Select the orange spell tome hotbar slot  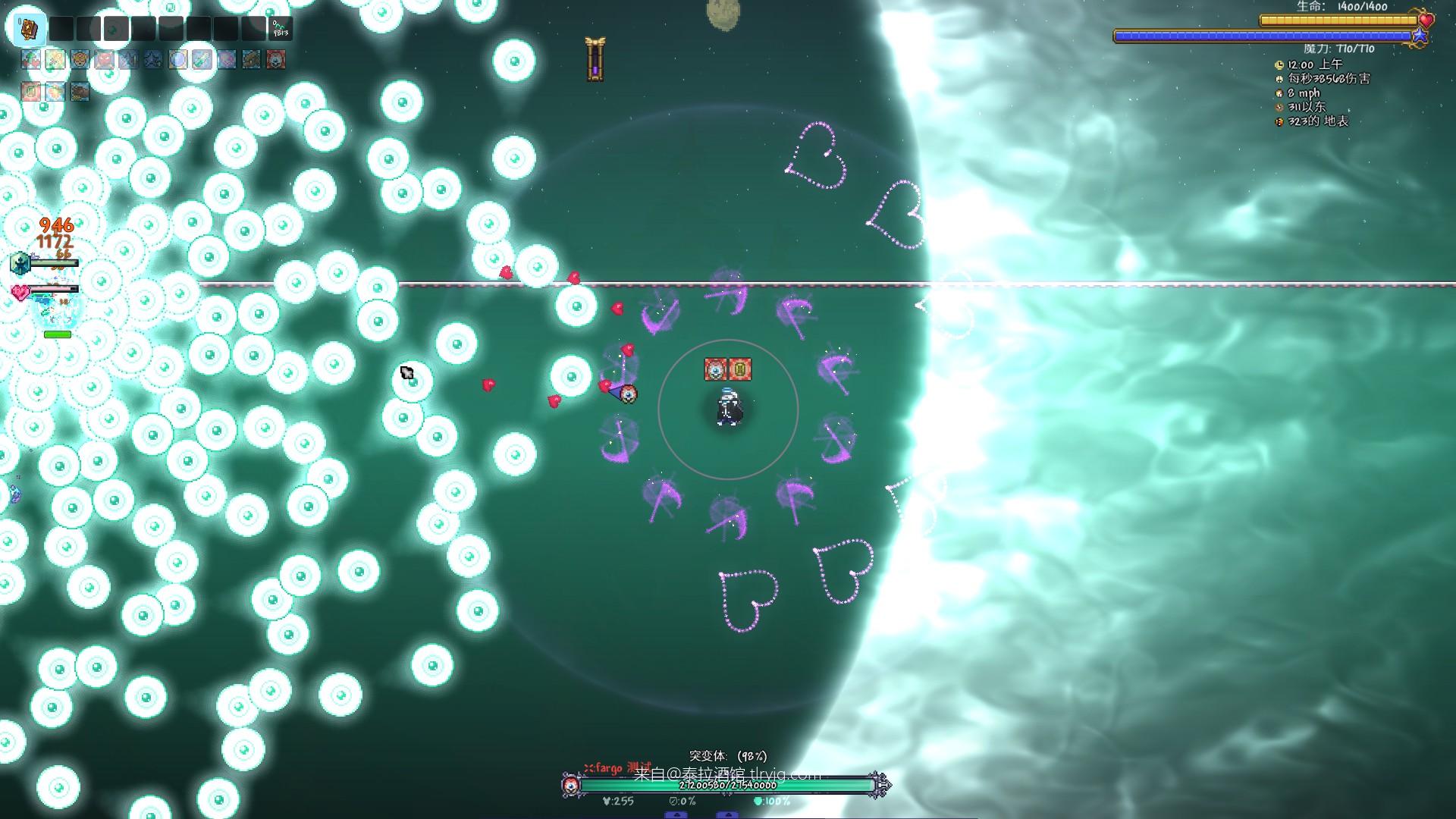tap(30, 29)
